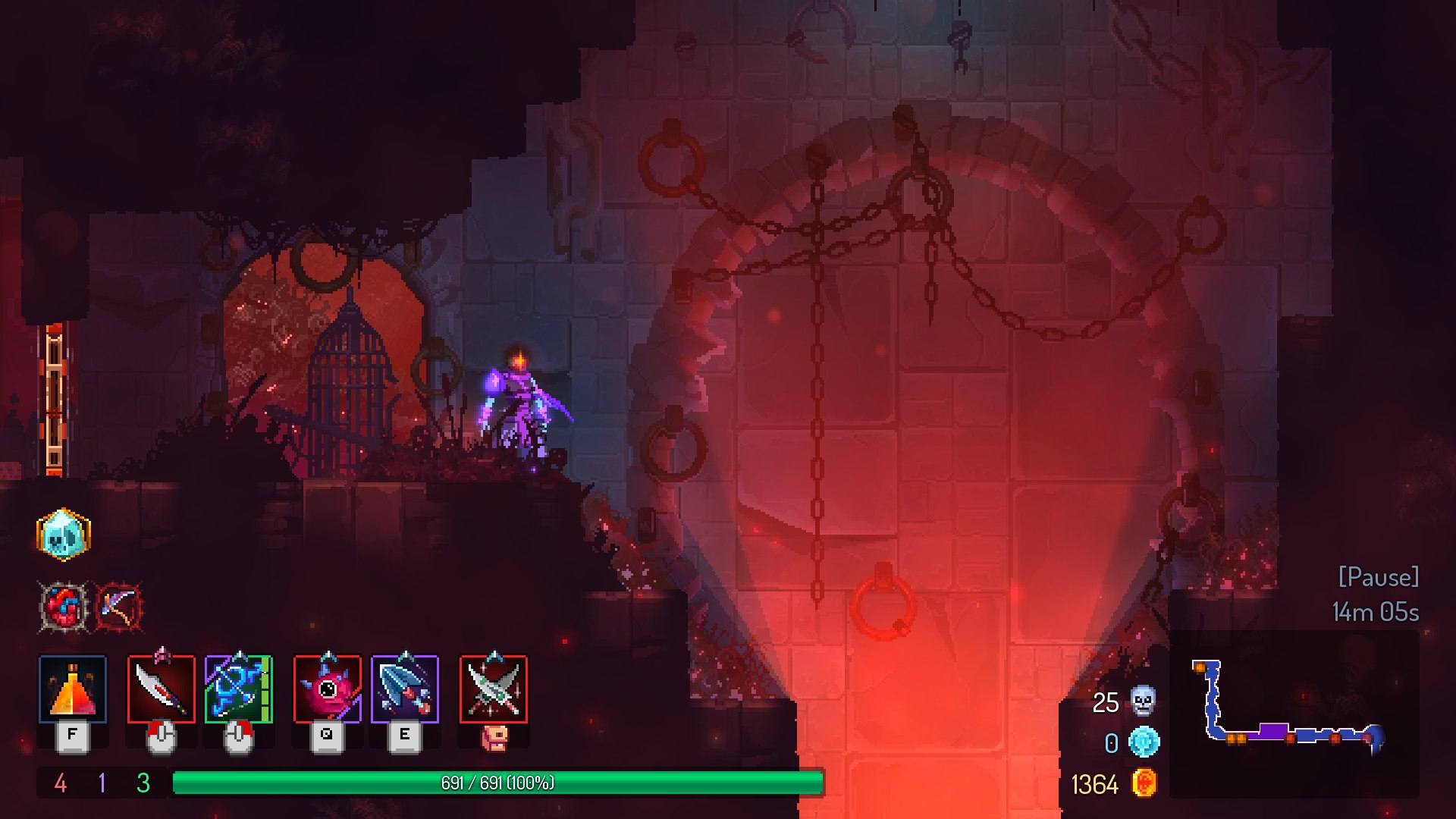Use the orange health flask
1456x819 pixels.
click(x=73, y=689)
